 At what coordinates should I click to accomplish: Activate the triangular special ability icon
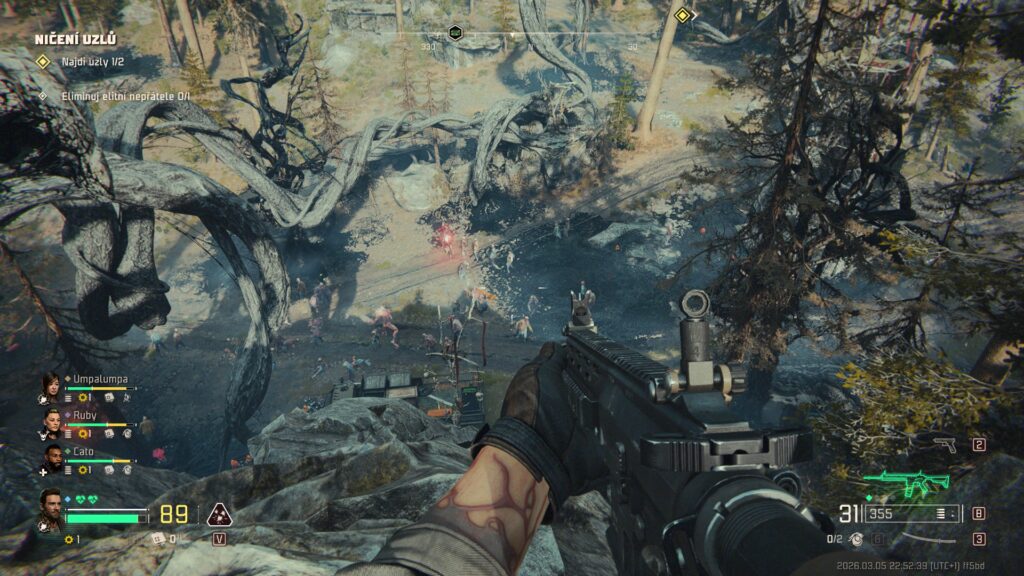coord(218,515)
